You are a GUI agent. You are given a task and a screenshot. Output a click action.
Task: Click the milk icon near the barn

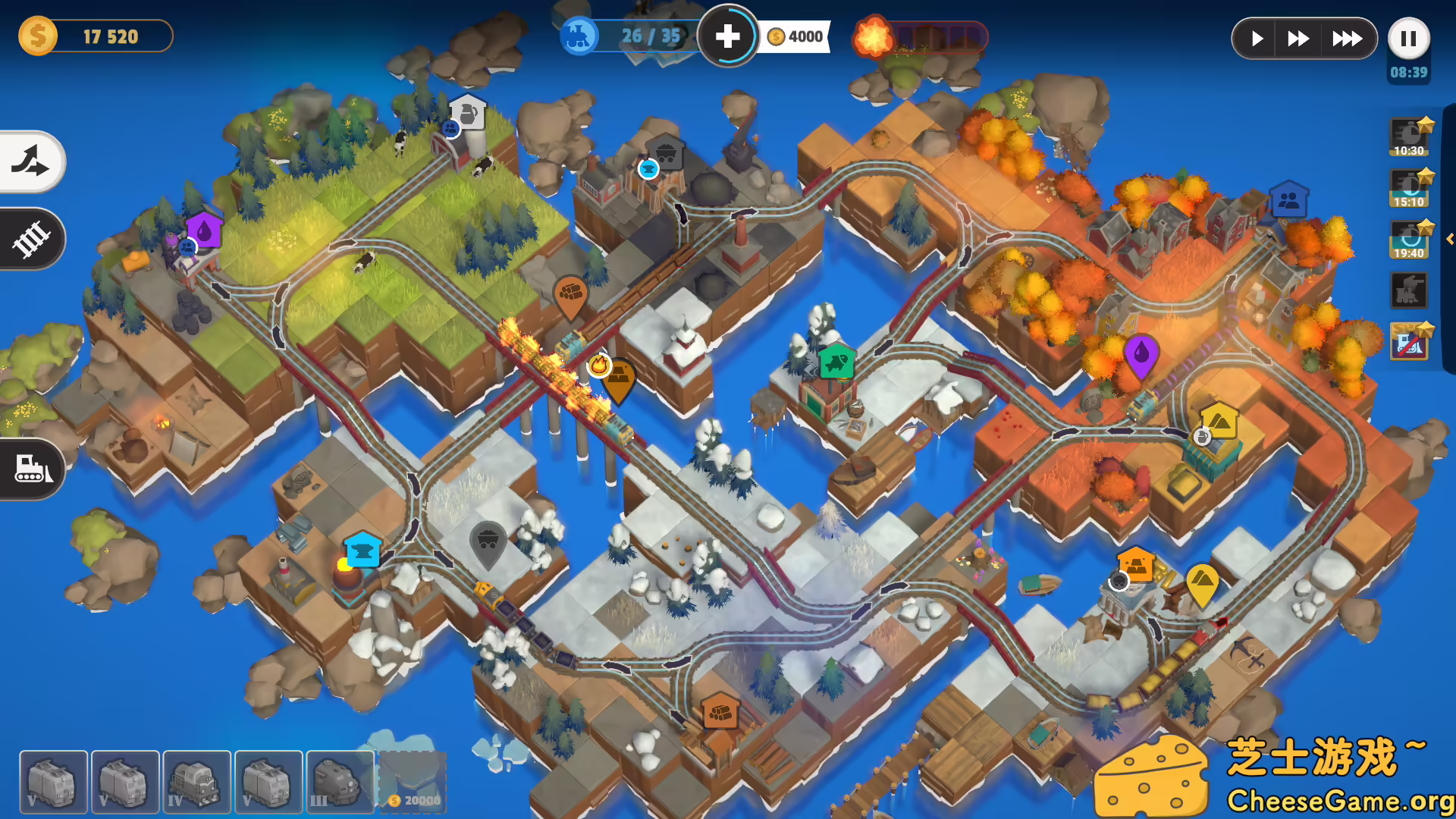(466, 112)
